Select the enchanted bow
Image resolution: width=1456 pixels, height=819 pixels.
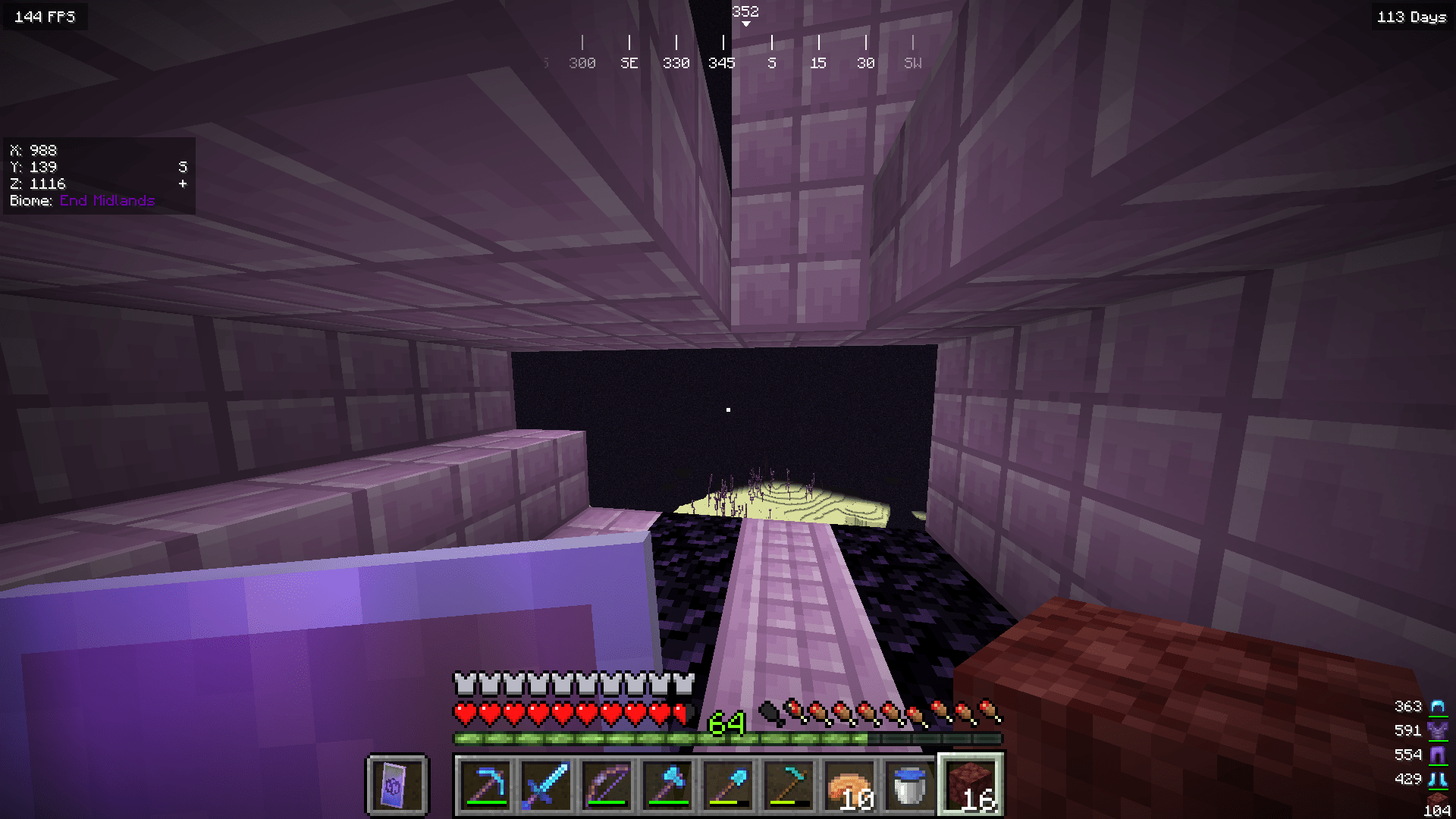click(607, 786)
